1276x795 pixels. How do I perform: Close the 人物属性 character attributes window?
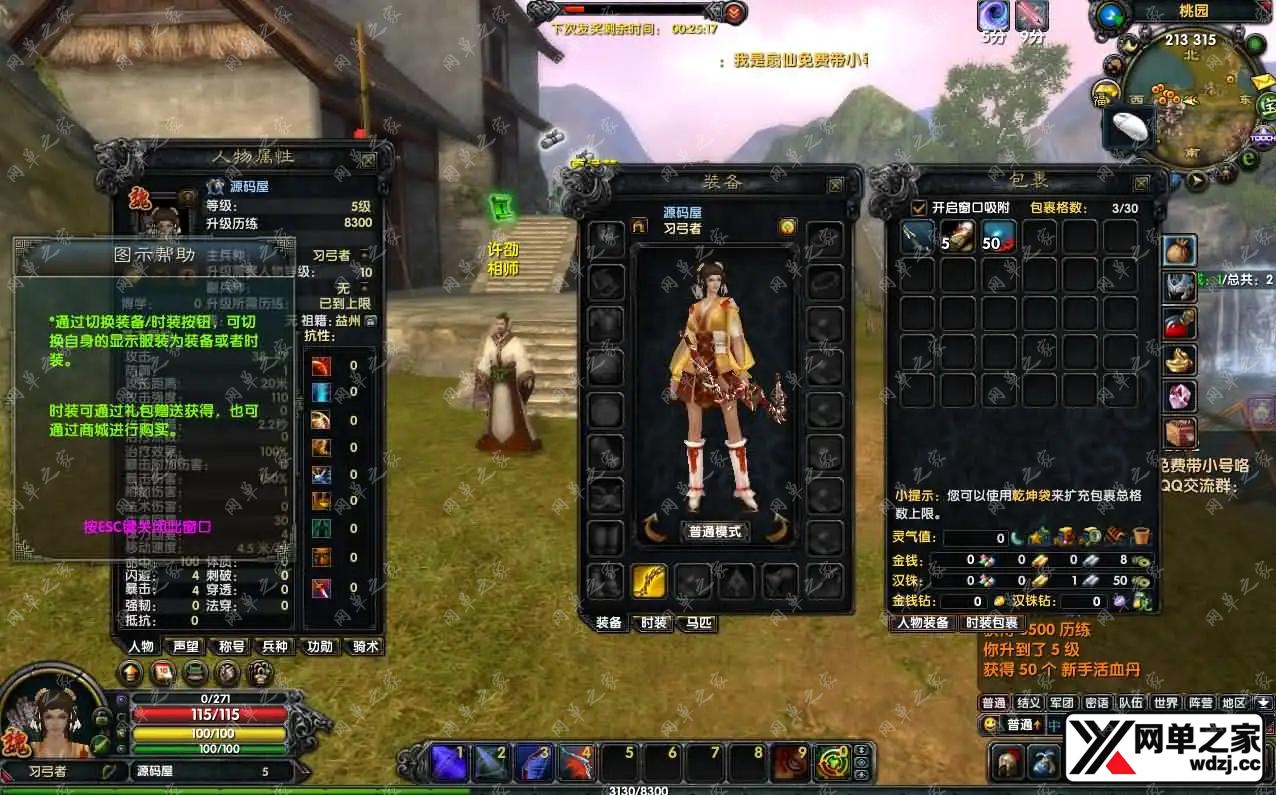(369, 159)
